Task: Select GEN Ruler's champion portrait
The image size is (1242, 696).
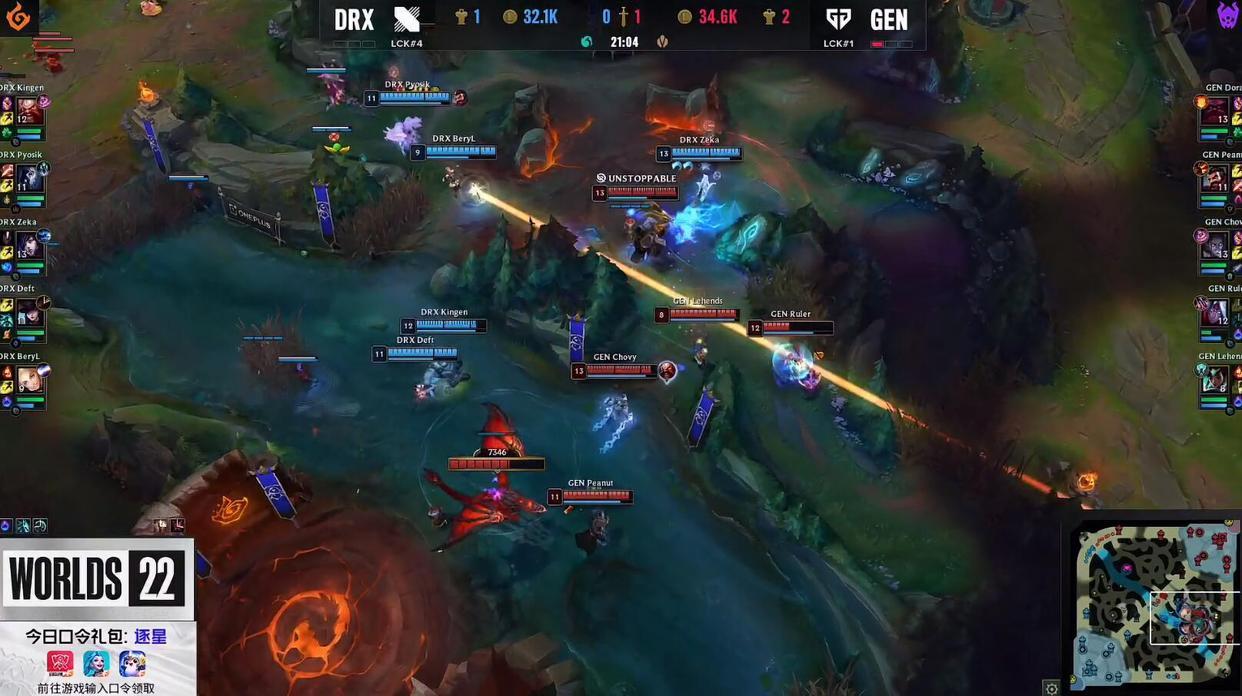Action: (1215, 312)
